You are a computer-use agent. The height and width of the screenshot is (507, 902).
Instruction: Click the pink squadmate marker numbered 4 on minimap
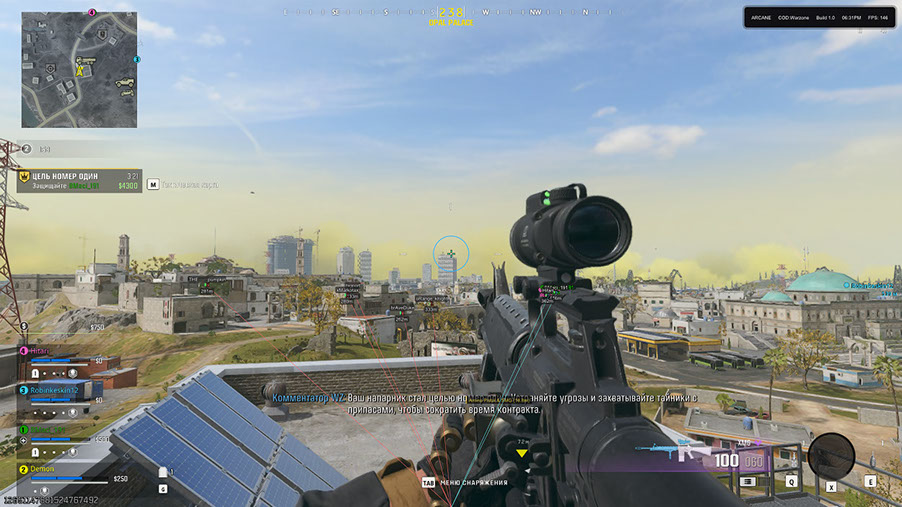coord(92,13)
